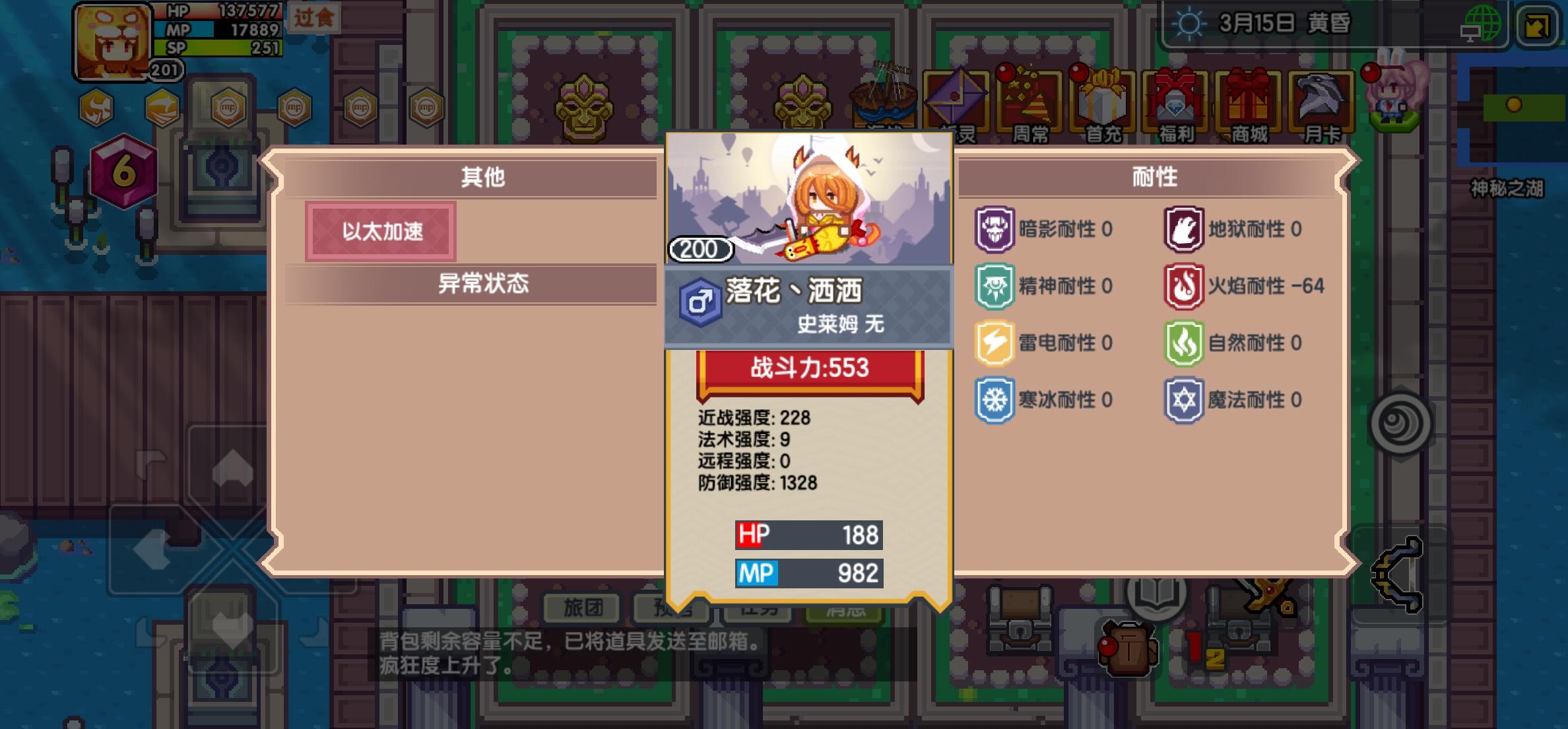The width and height of the screenshot is (1568, 729).
Task: Open the backpack icon in top-right corner
Action: 1538,26
